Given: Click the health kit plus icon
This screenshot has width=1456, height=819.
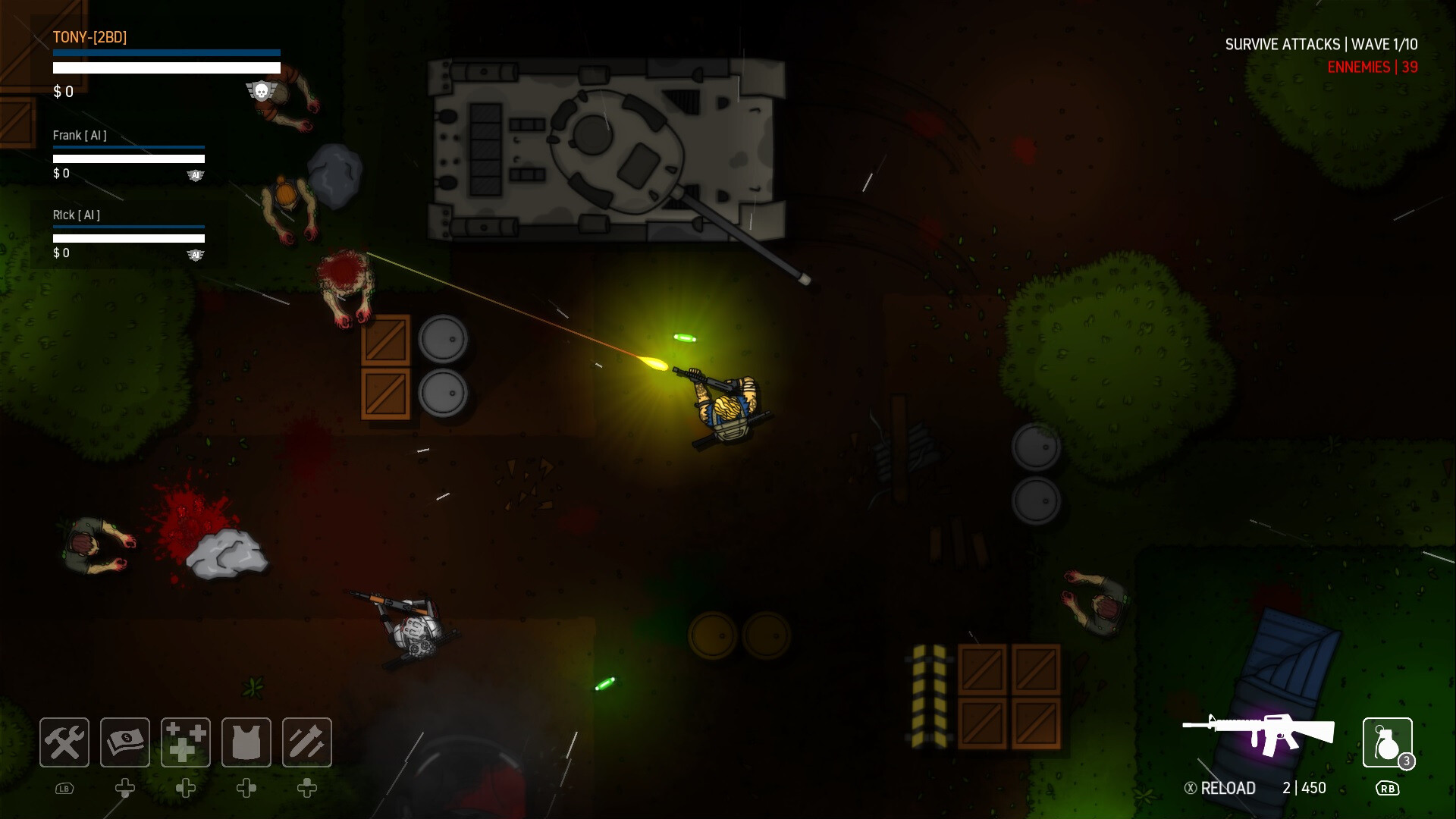Looking at the screenshot, I should tap(185, 742).
